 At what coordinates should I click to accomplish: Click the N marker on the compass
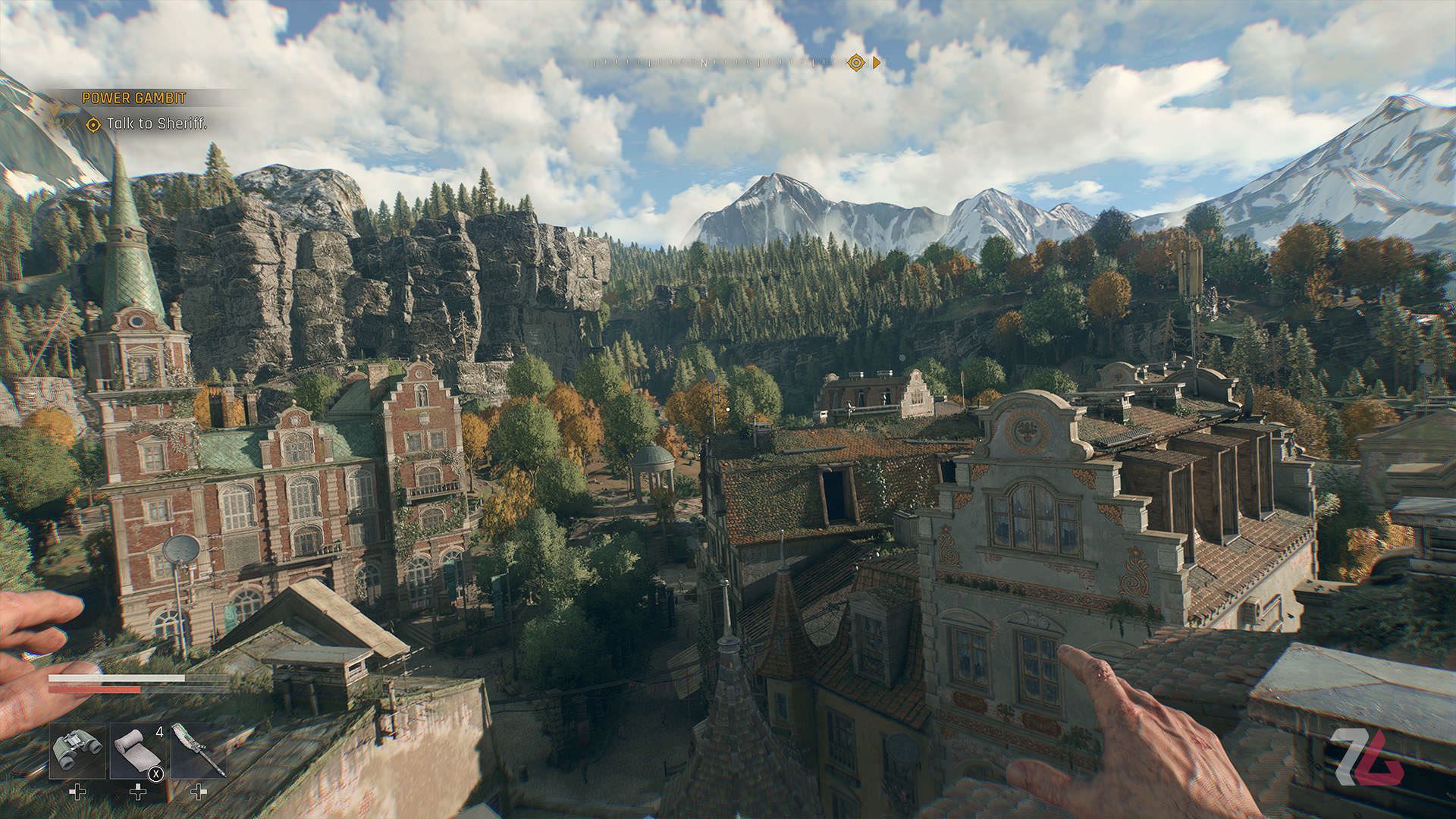[x=705, y=64]
